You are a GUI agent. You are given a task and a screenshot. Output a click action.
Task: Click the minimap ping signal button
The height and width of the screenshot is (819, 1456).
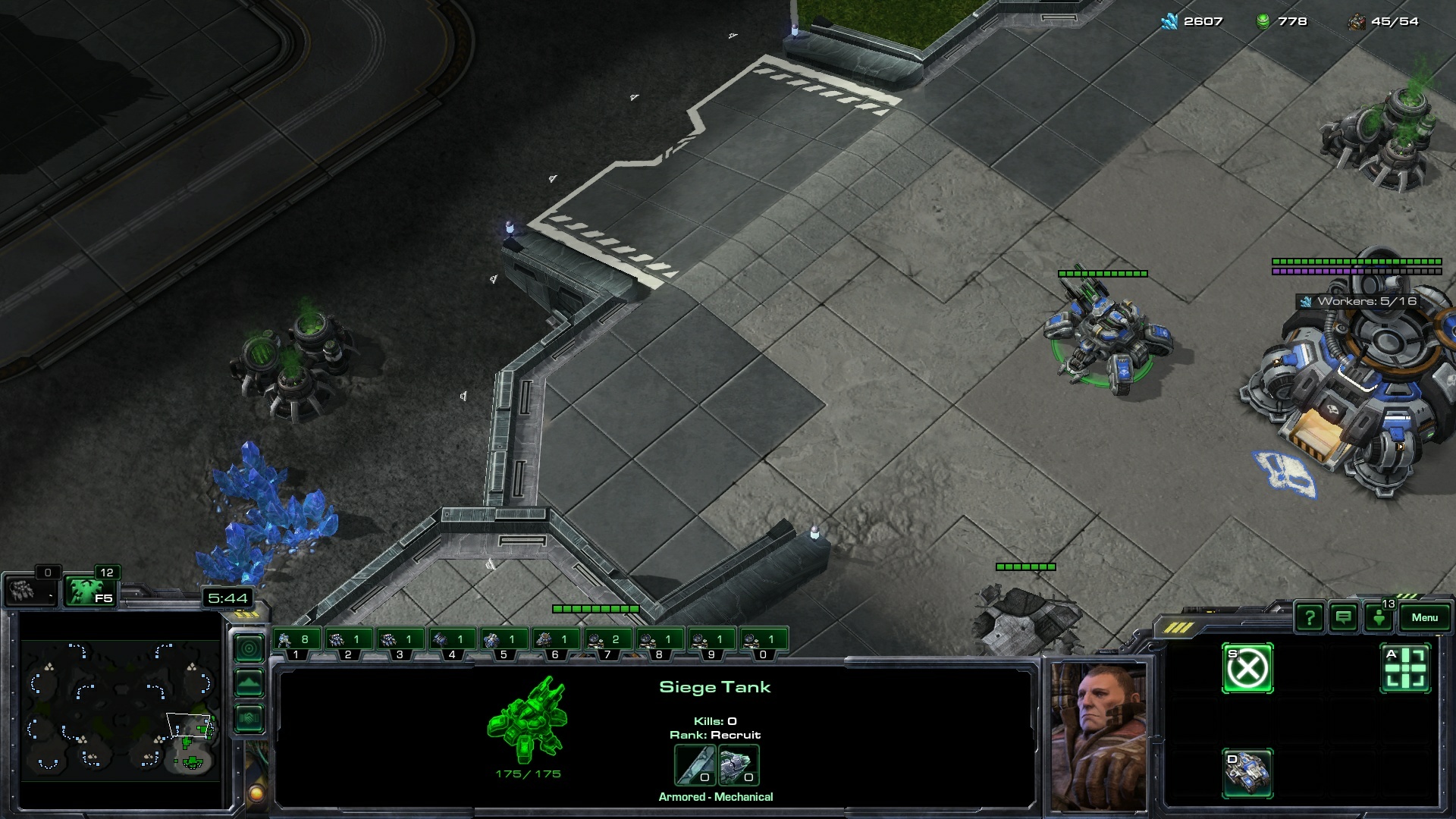(x=249, y=648)
